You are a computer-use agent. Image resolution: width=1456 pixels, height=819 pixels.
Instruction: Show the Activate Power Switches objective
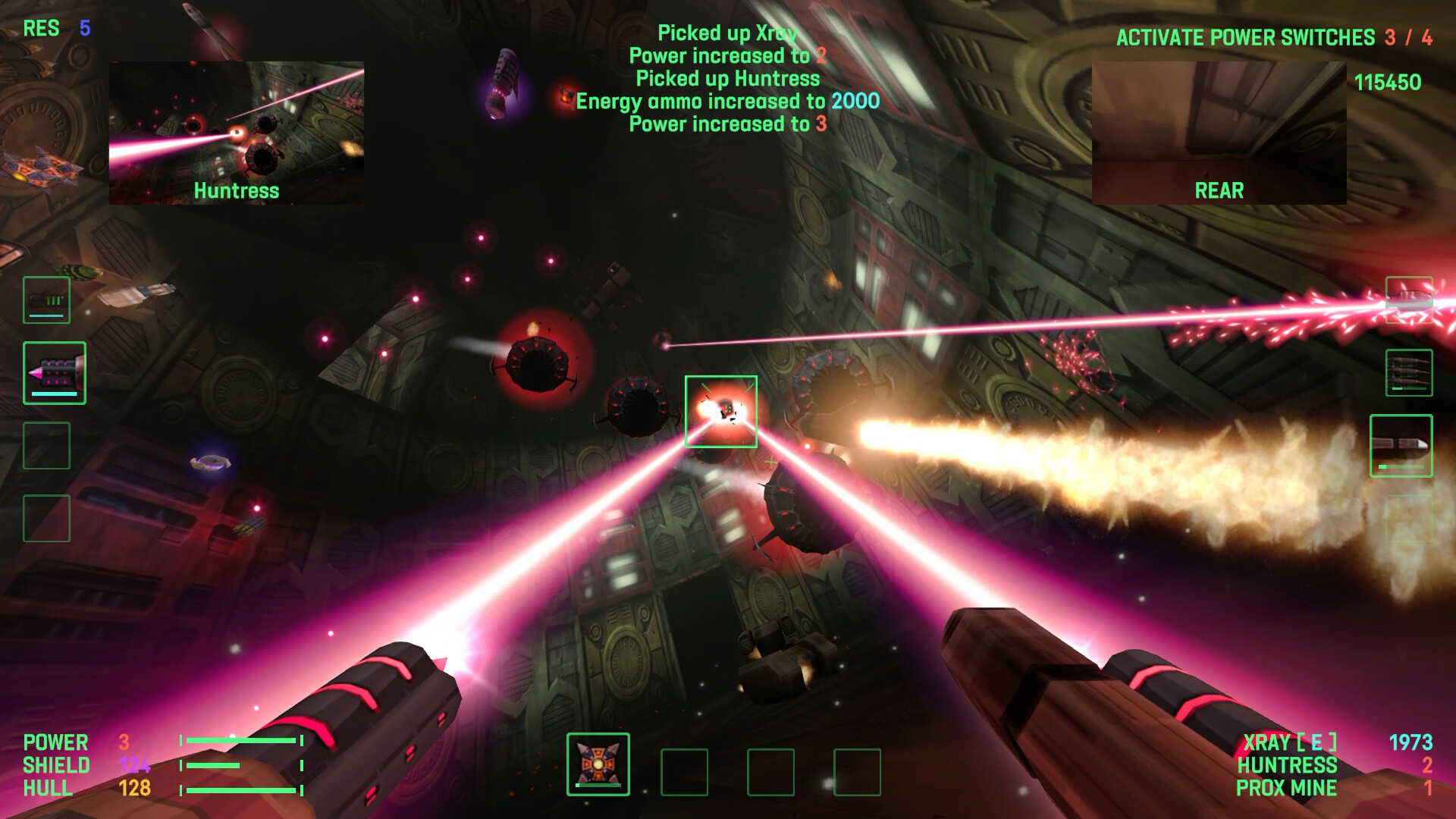(1273, 37)
